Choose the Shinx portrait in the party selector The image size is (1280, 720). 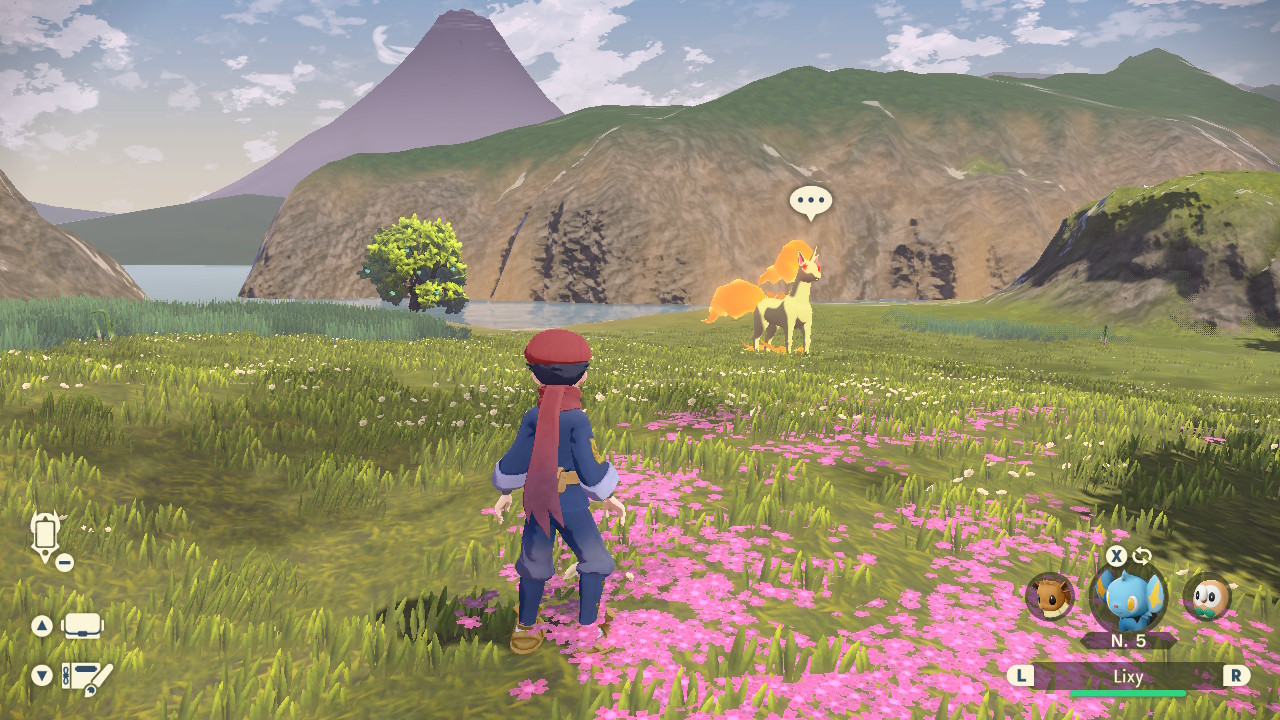click(1128, 598)
